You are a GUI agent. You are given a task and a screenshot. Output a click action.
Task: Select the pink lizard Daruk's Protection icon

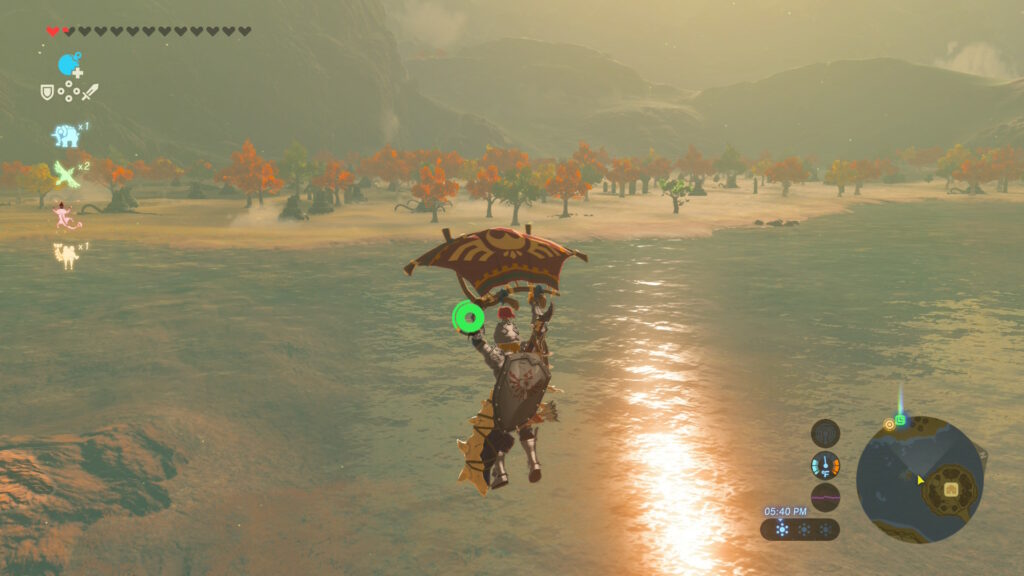click(66, 216)
